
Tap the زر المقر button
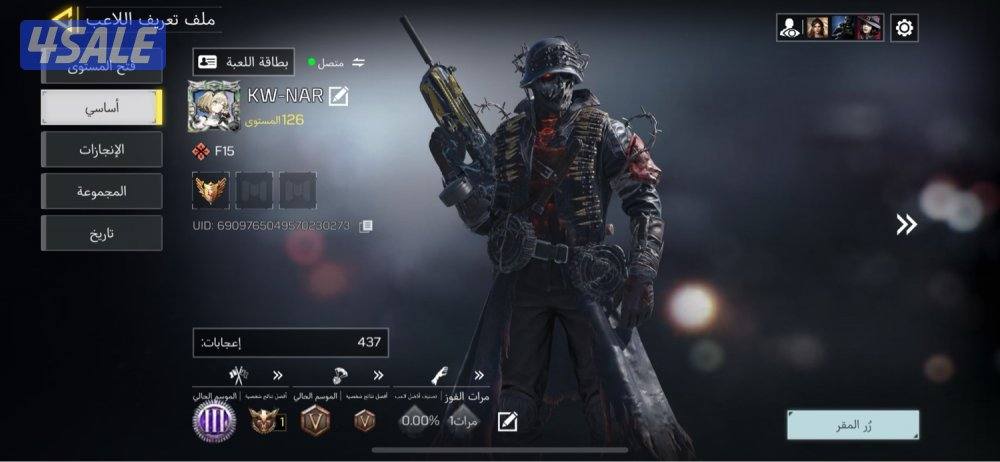(852, 425)
